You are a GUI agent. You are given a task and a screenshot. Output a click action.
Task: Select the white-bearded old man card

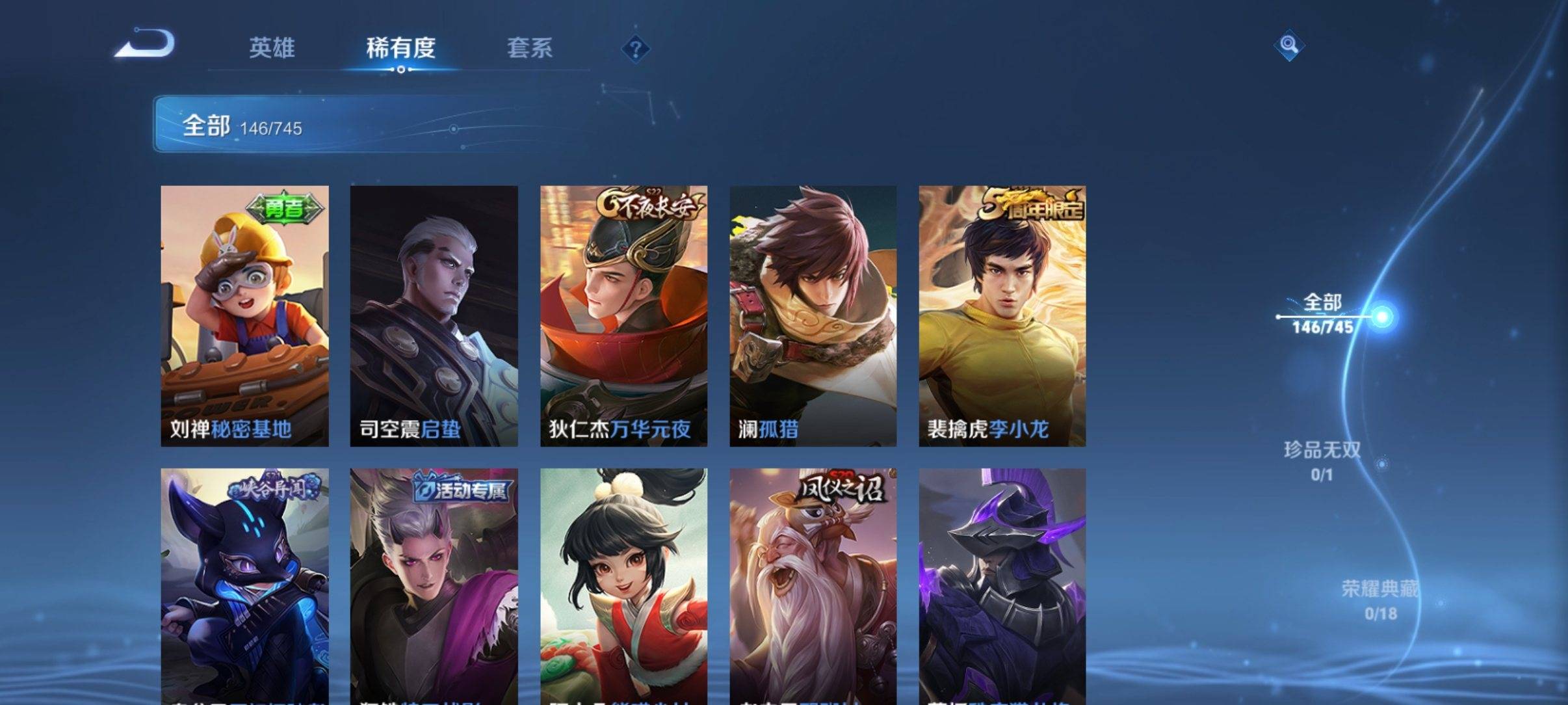(813, 585)
